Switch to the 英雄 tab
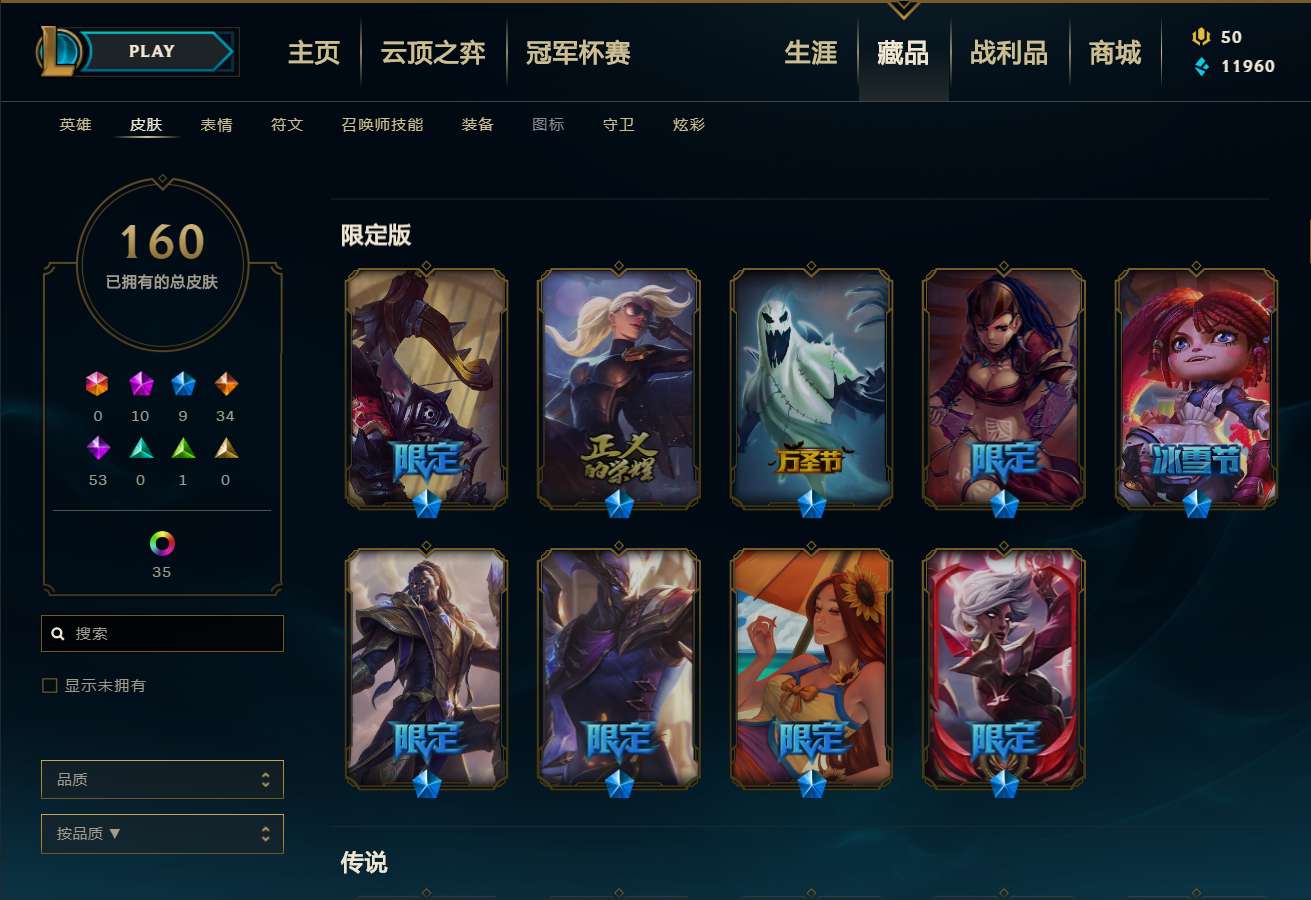The width and height of the screenshot is (1311, 900). click(x=74, y=124)
